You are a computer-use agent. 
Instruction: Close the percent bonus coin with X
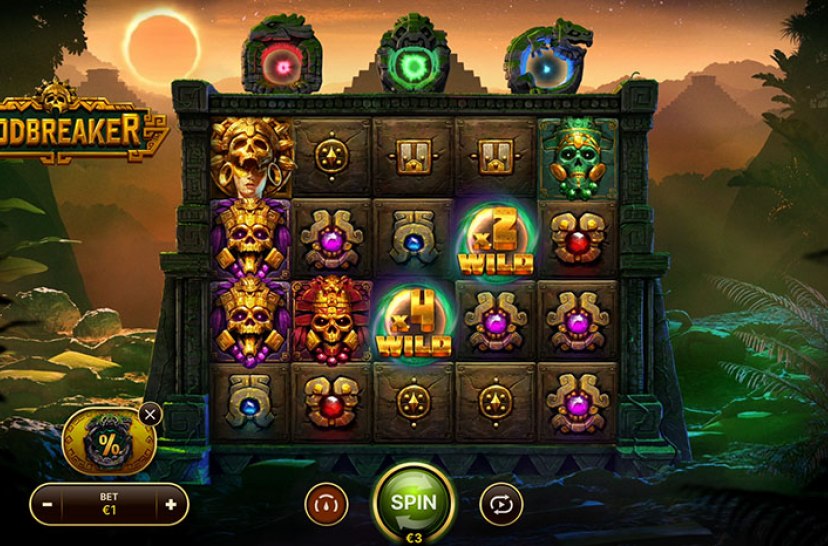150,413
